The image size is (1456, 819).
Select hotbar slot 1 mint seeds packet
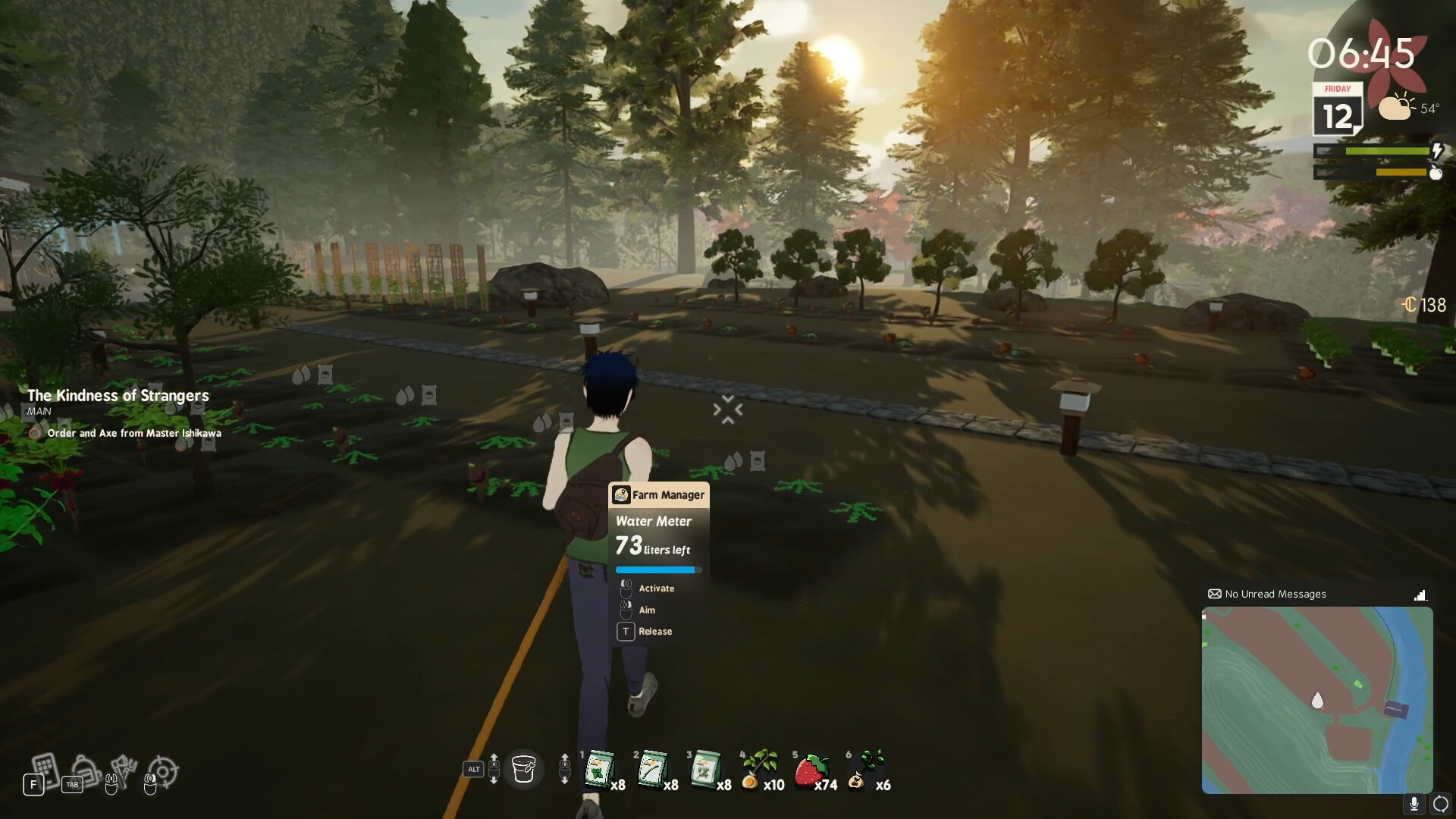point(599,769)
